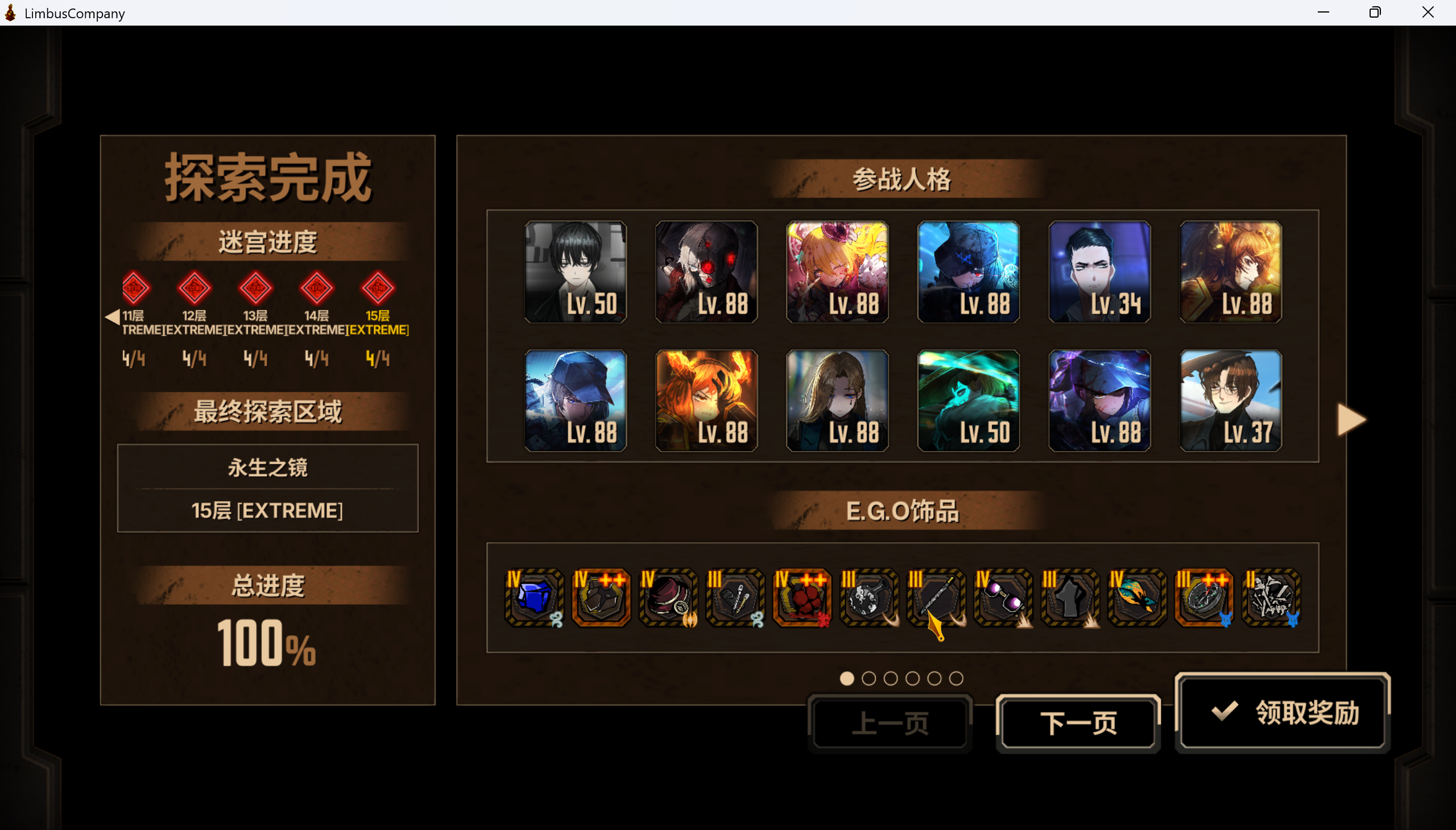Click the fish E.G.O gift icon

1137,598
